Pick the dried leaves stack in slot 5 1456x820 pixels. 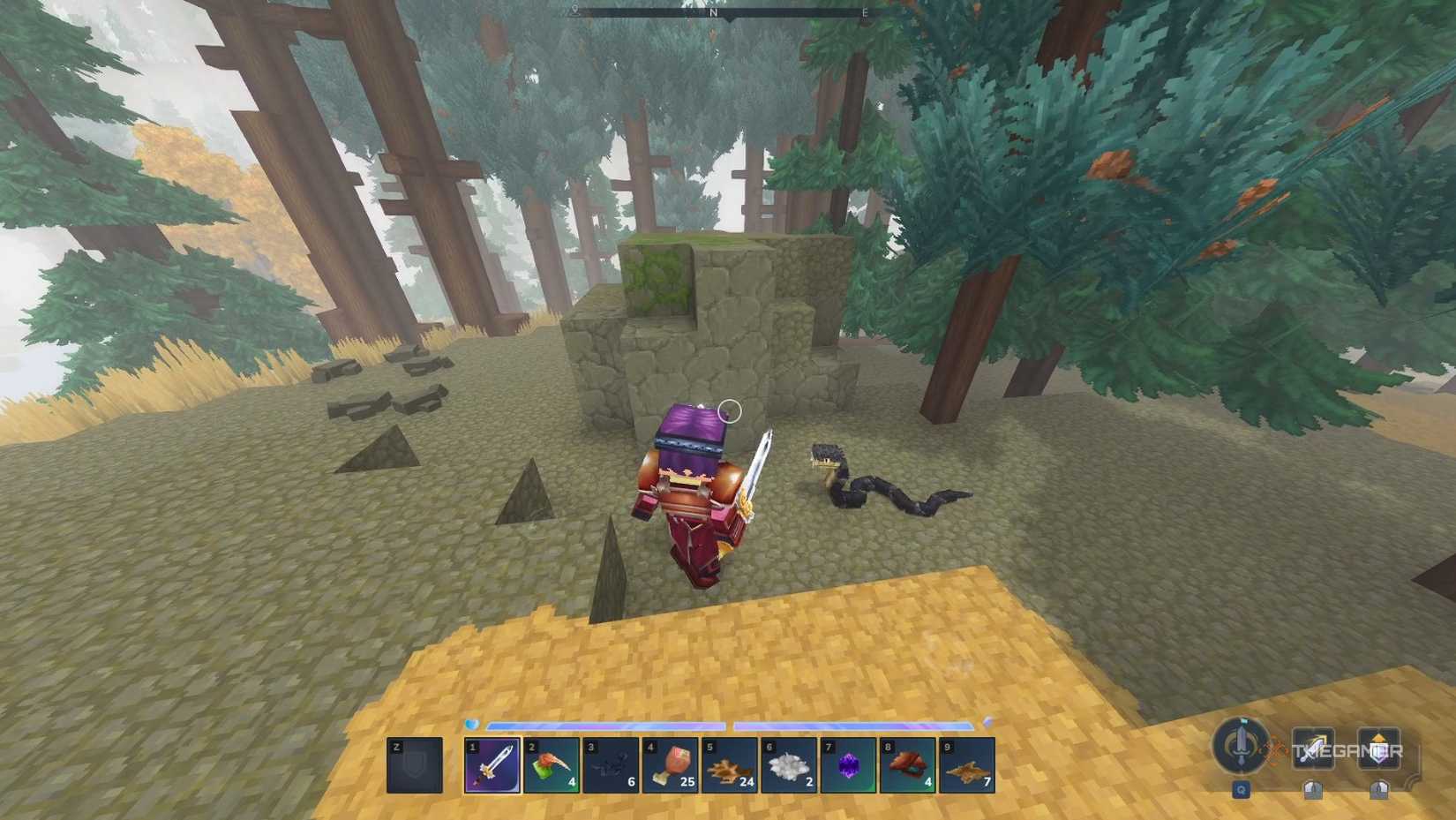pyautogui.click(x=729, y=770)
